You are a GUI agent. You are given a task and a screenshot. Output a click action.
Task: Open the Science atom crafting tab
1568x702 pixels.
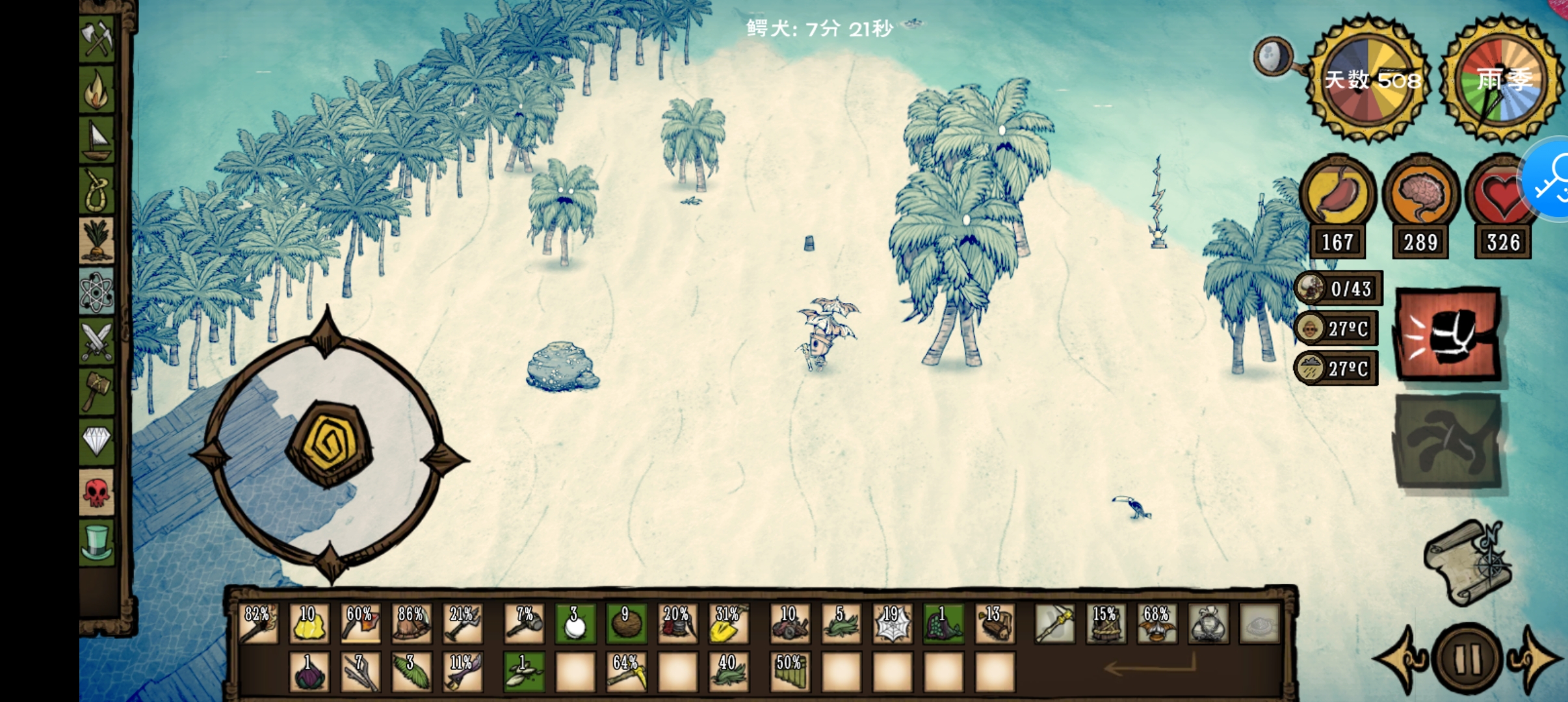coord(97,292)
